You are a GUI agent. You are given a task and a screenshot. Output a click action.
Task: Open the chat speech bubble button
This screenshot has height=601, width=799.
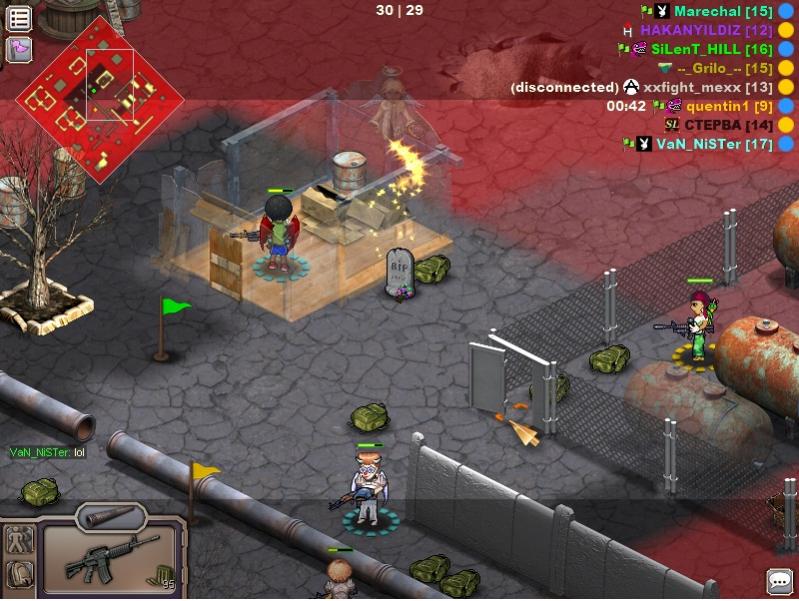(779, 581)
